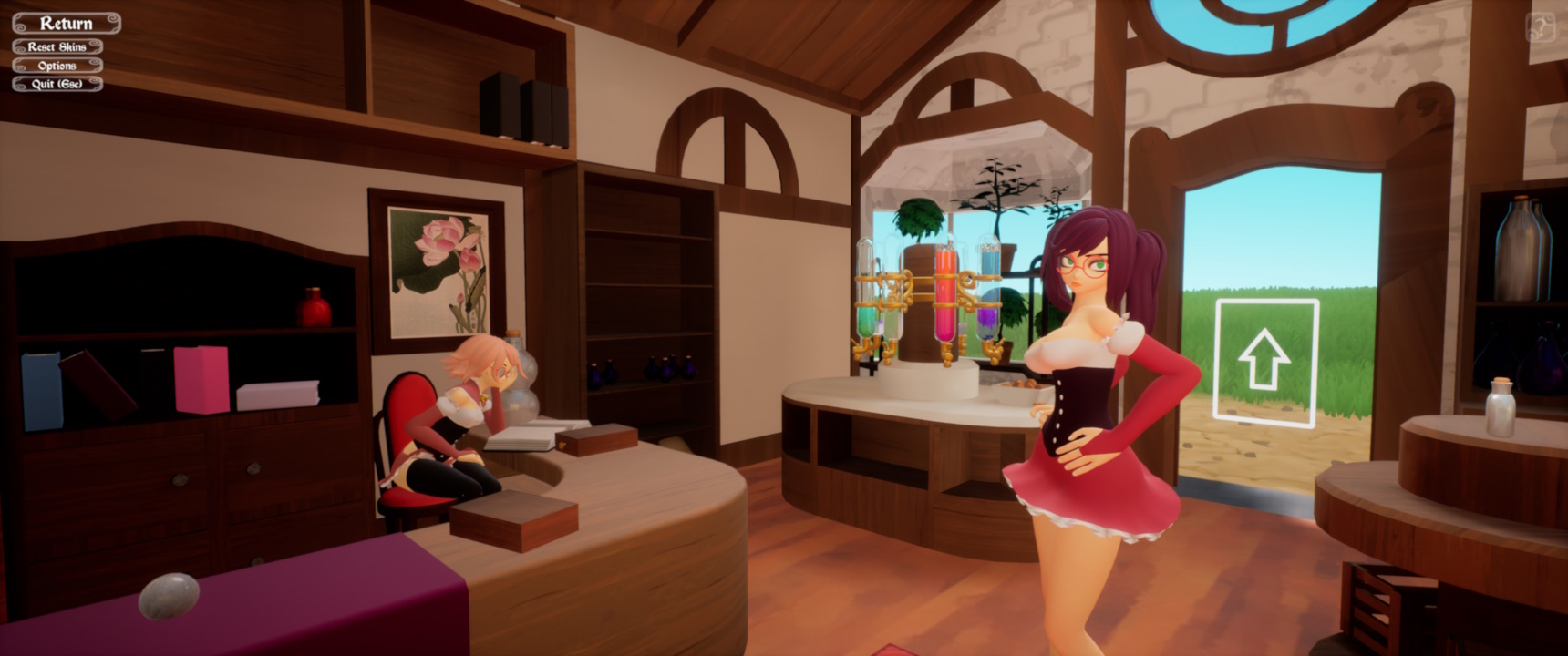Quit the game via Quit (Esc)
This screenshot has height=656, width=1568.
(57, 84)
